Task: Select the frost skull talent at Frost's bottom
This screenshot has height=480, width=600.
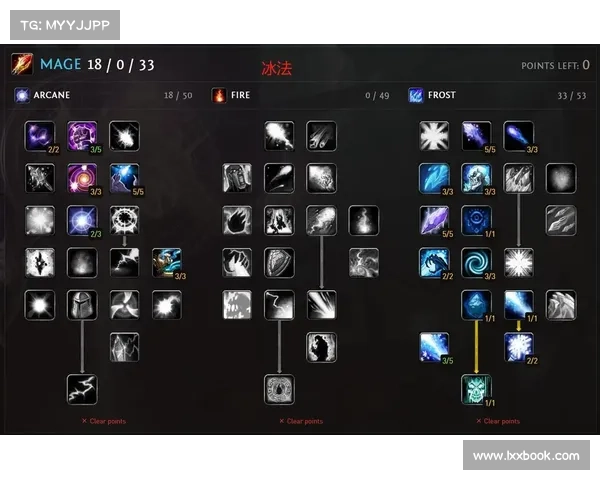Action: click(x=476, y=389)
